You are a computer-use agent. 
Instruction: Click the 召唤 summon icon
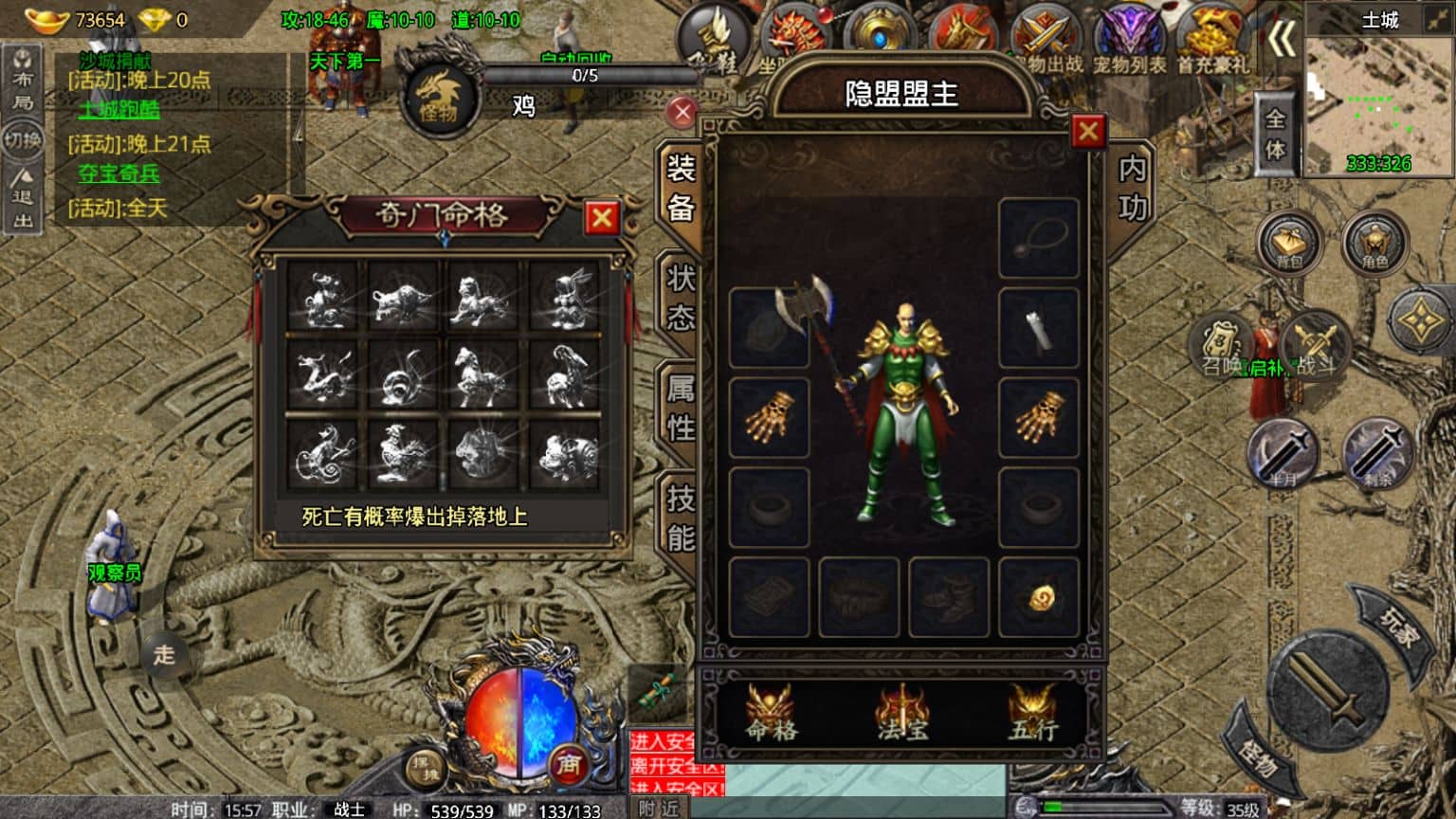click(1221, 348)
